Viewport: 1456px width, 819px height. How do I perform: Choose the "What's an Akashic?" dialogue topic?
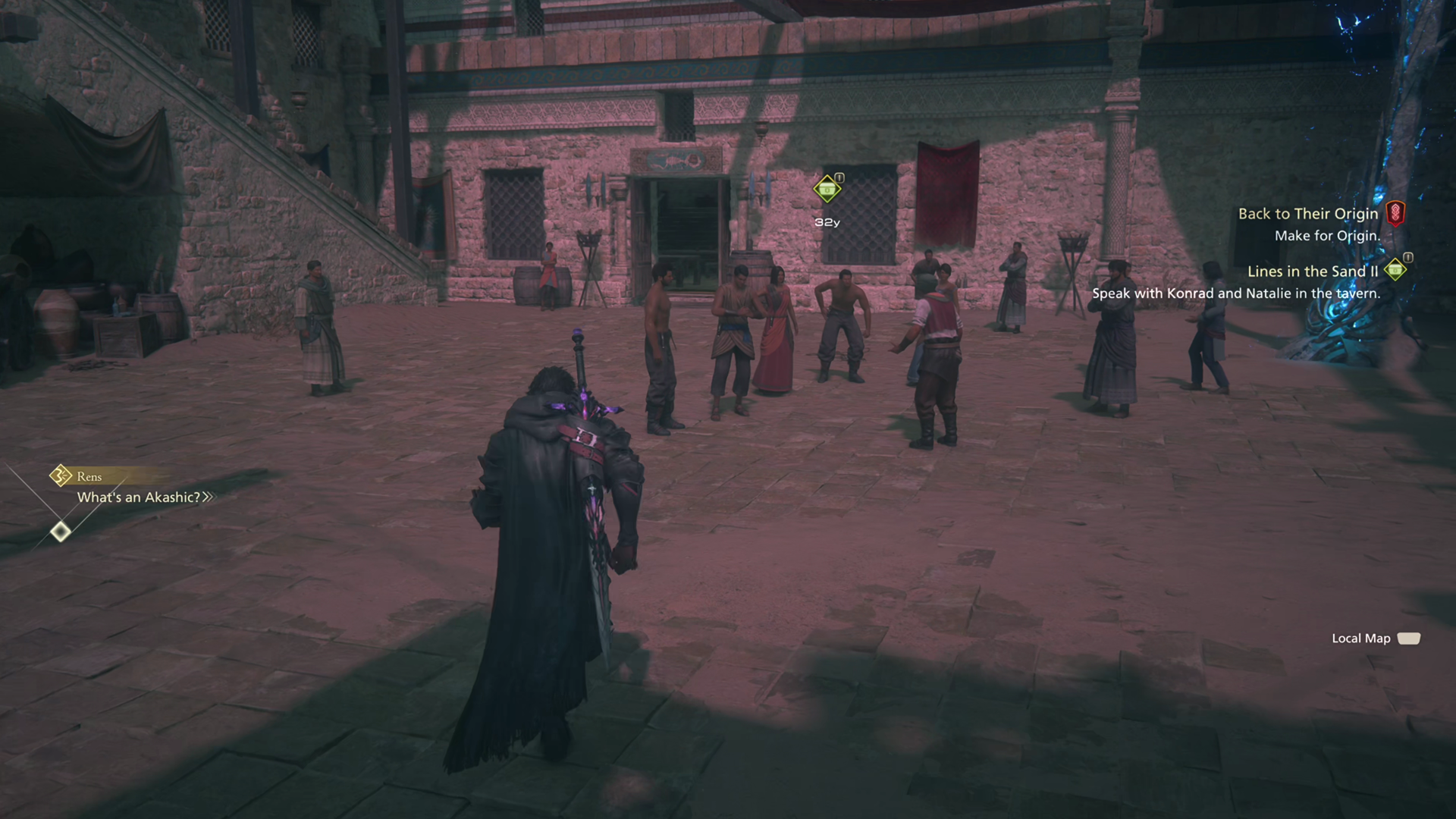(140, 497)
